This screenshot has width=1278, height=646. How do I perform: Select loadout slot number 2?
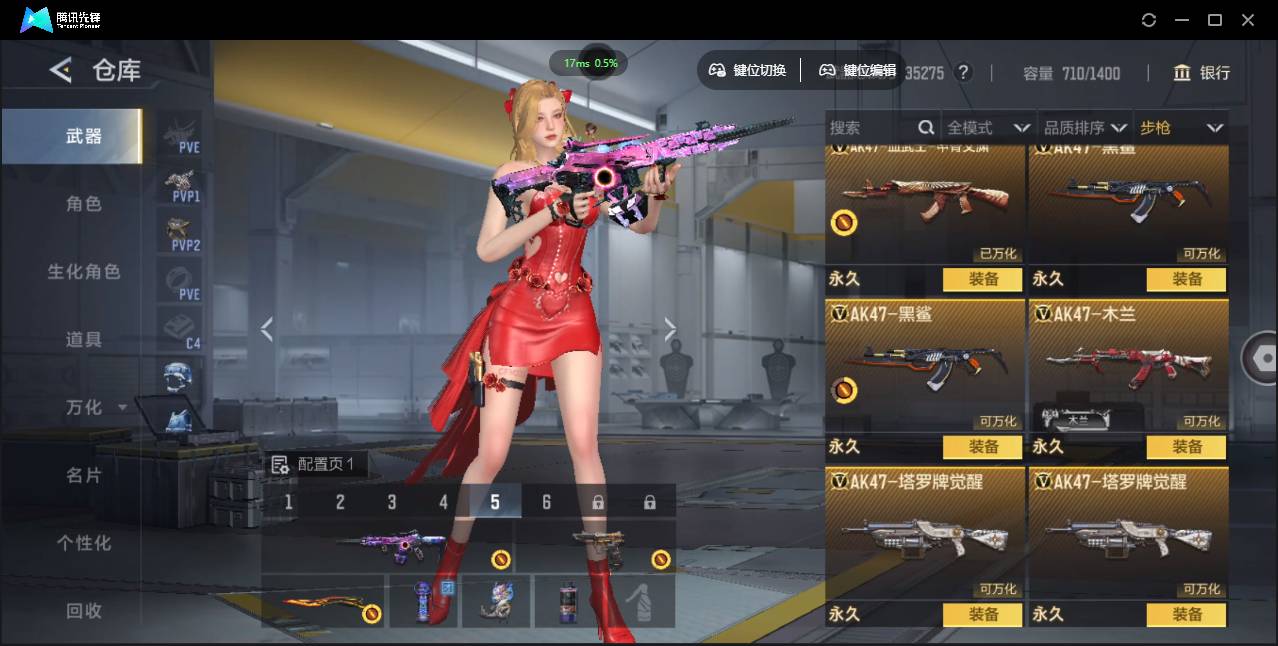tap(340, 502)
